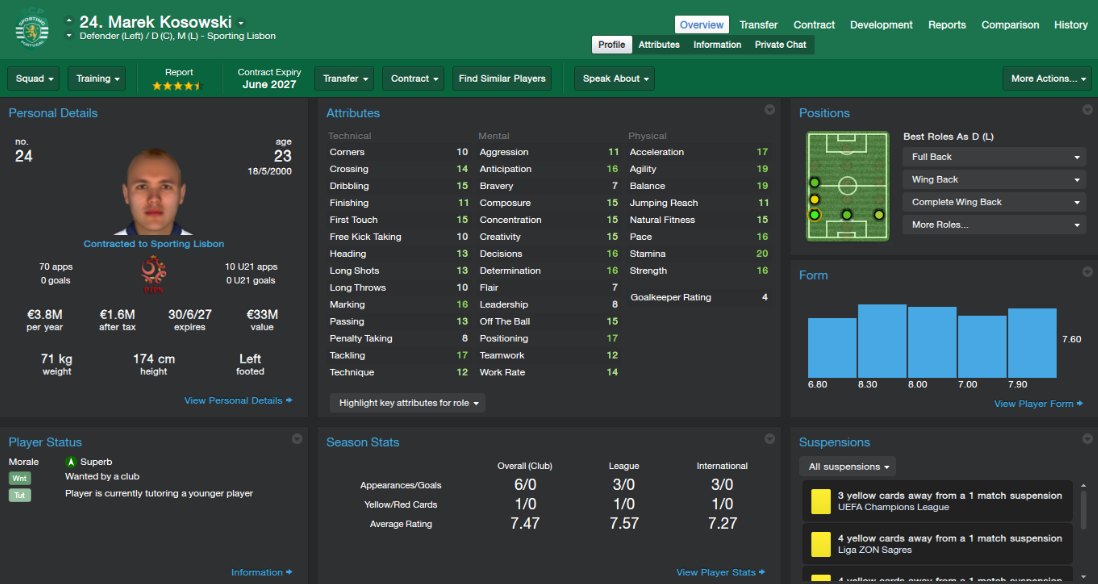This screenshot has height=584, width=1098.
Task: Open the All suspensions filter dropdown
Action: [x=847, y=466]
